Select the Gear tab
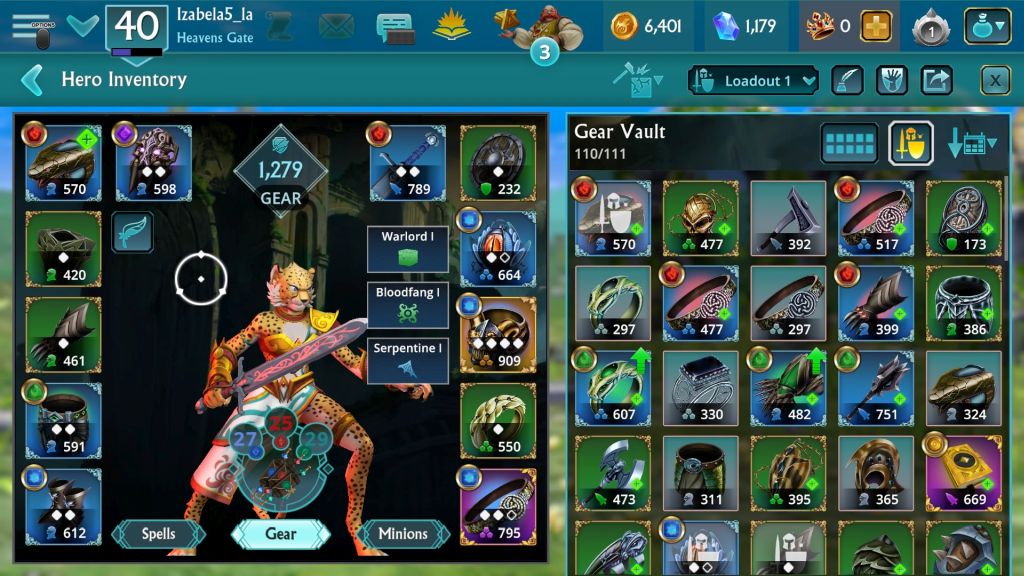Viewport: 1024px width, 576px height. [x=281, y=534]
